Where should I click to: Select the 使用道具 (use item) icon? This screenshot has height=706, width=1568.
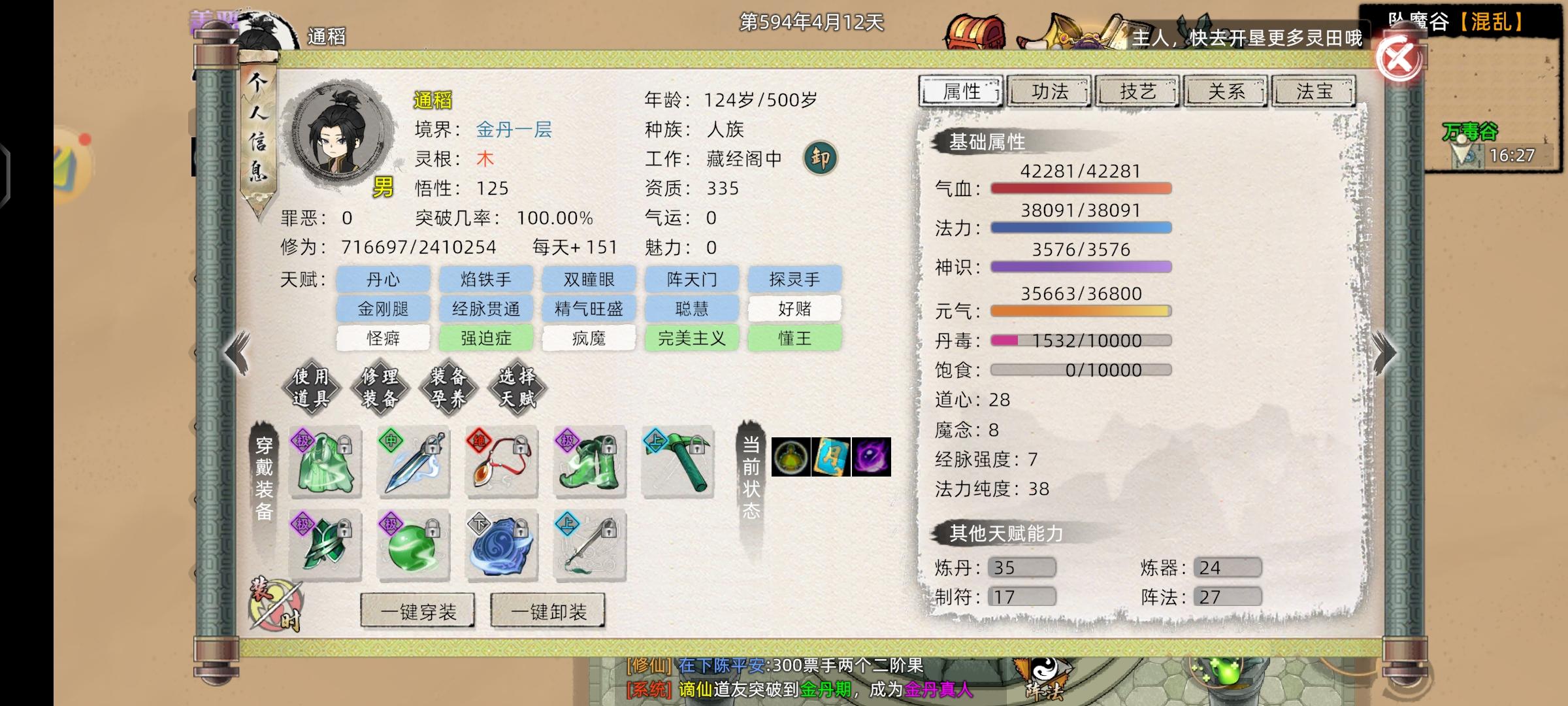[x=312, y=387]
